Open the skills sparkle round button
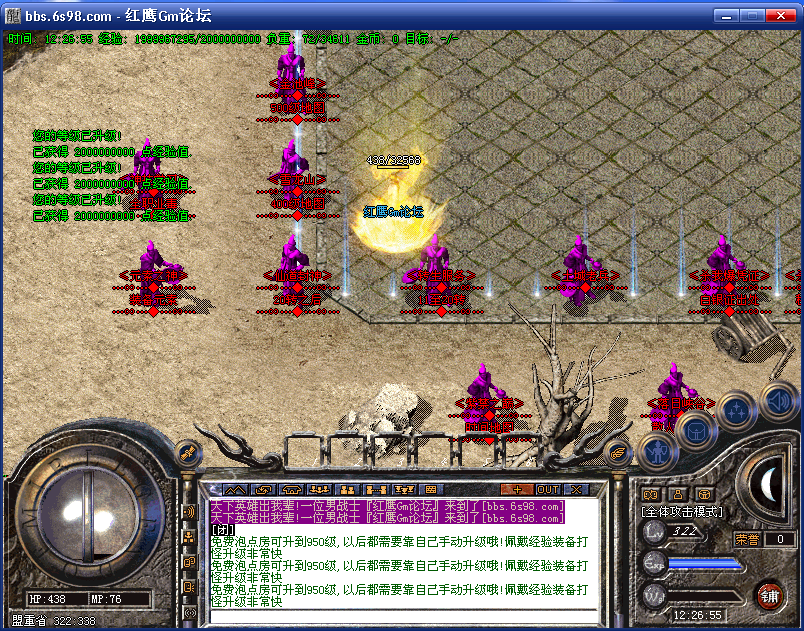This screenshot has height=631, width=804. pos(736,409)
